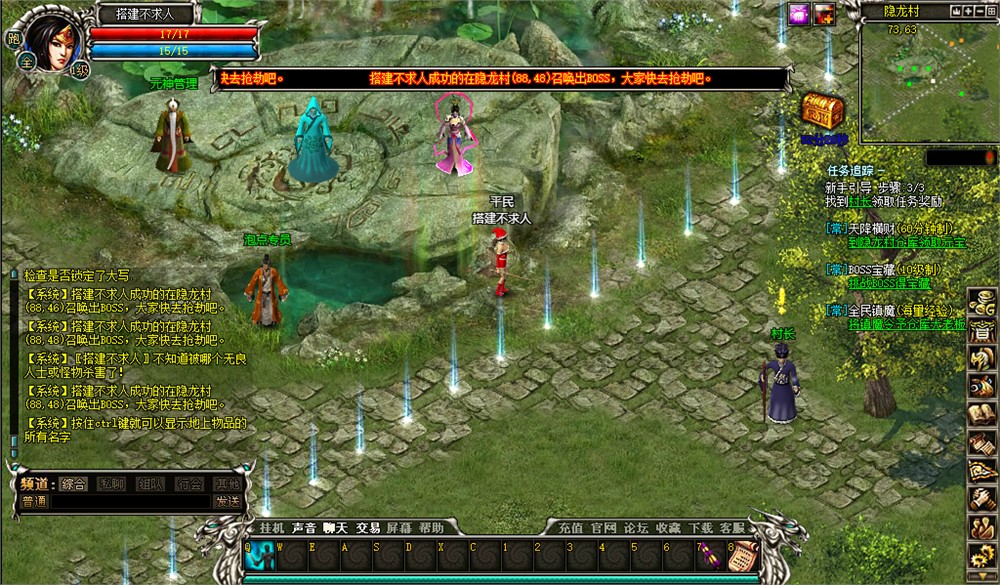Open the 帮助 help menu
The height and width of the screenshot is (585, 1000).
click(431, 527)
